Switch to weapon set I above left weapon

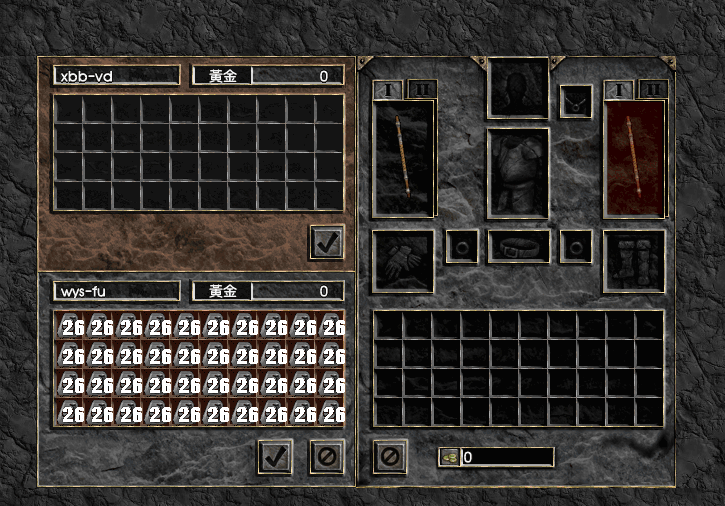[388, 90]
